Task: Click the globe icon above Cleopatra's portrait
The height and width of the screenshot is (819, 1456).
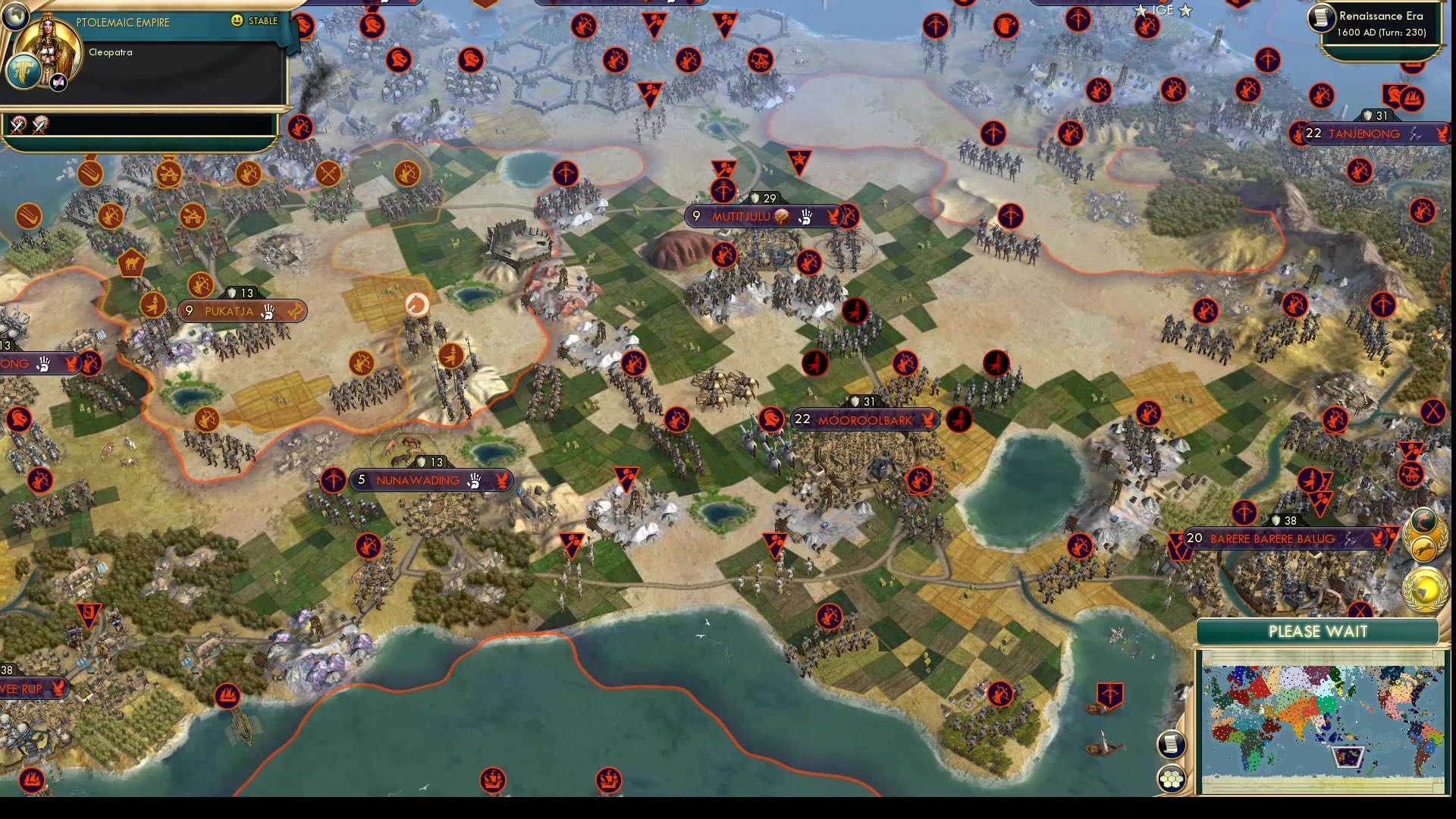Action: (x=17, y=18)
